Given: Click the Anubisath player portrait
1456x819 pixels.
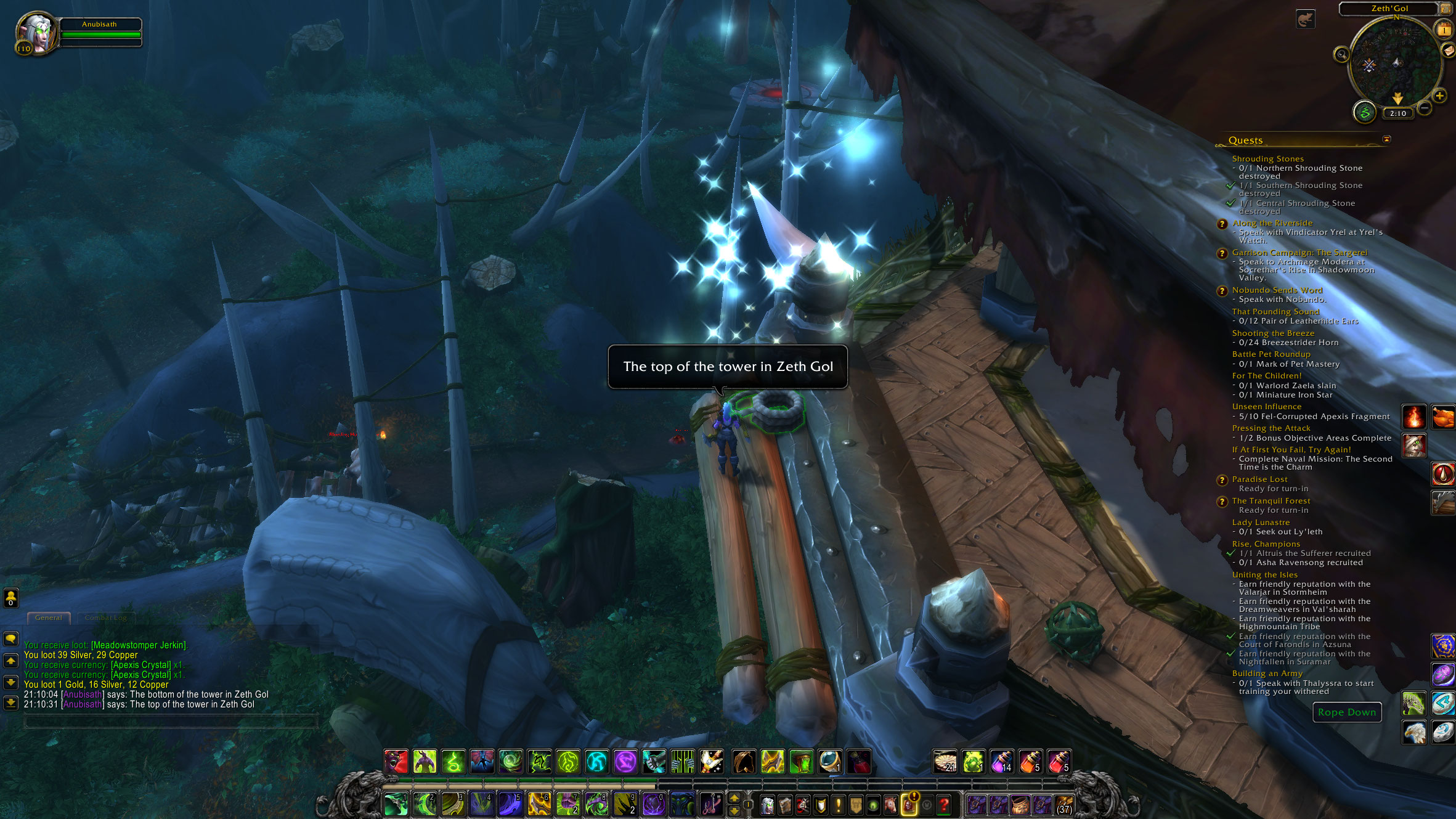Looking at the screenshot, I should pos(37,33).
